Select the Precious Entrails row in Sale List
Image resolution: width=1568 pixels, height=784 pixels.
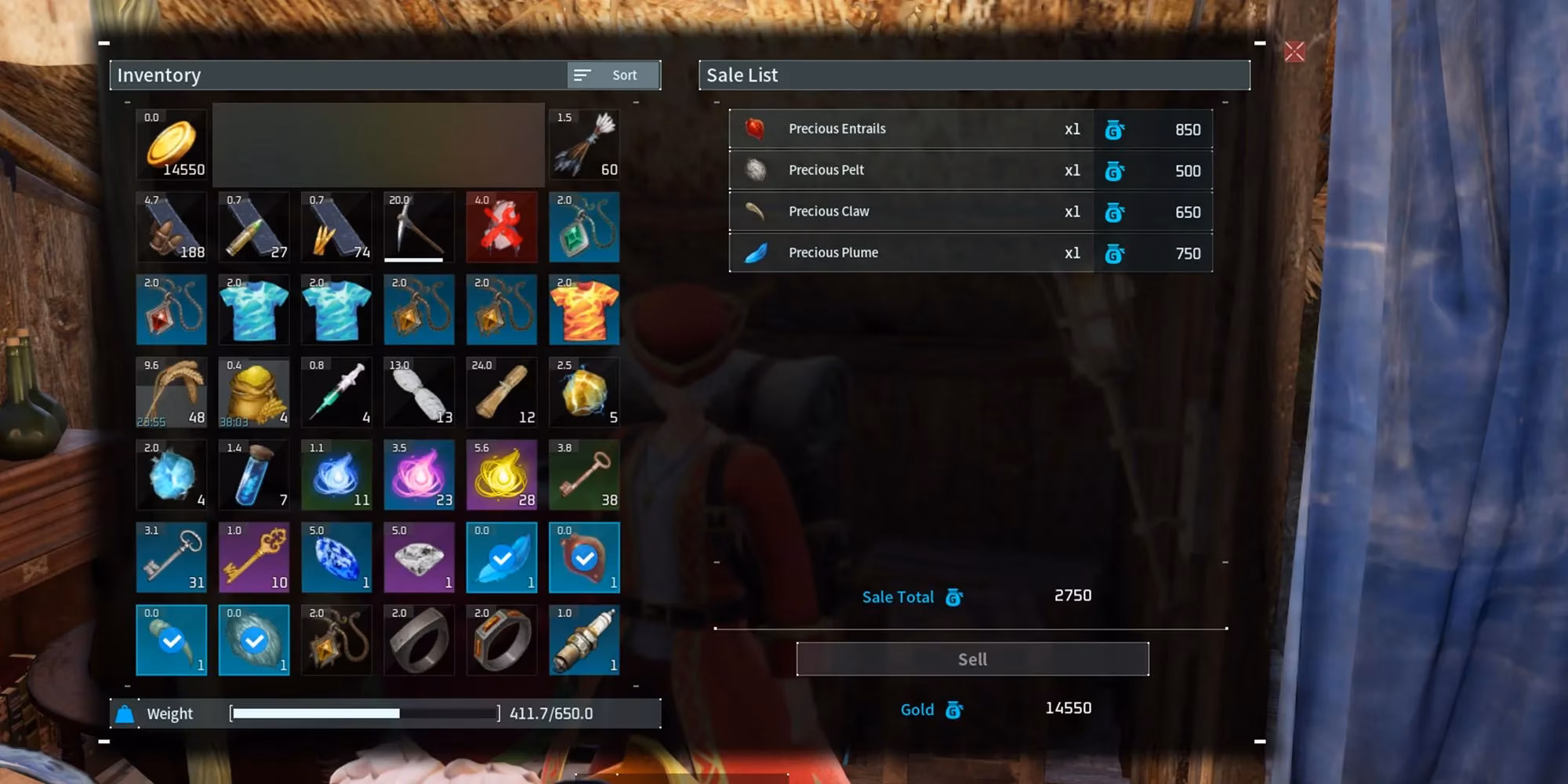pos(909,129)
